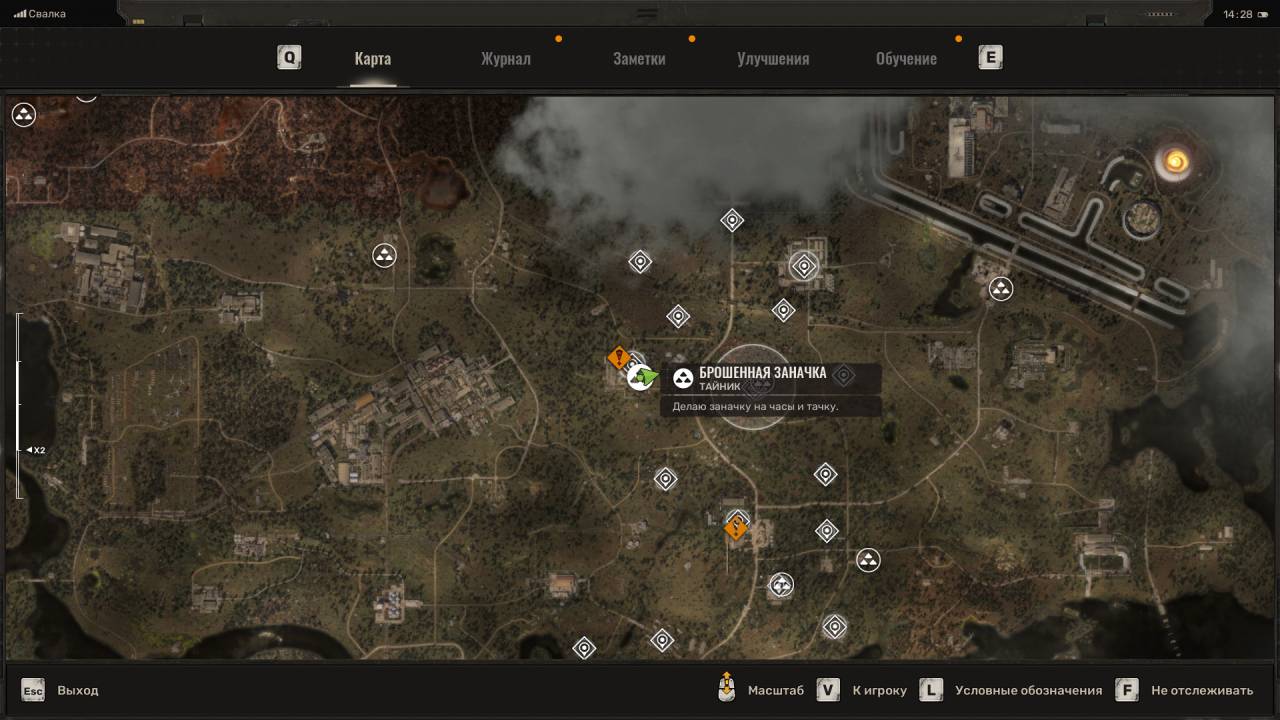Click the x2 map zoom scale

(36, 450)
